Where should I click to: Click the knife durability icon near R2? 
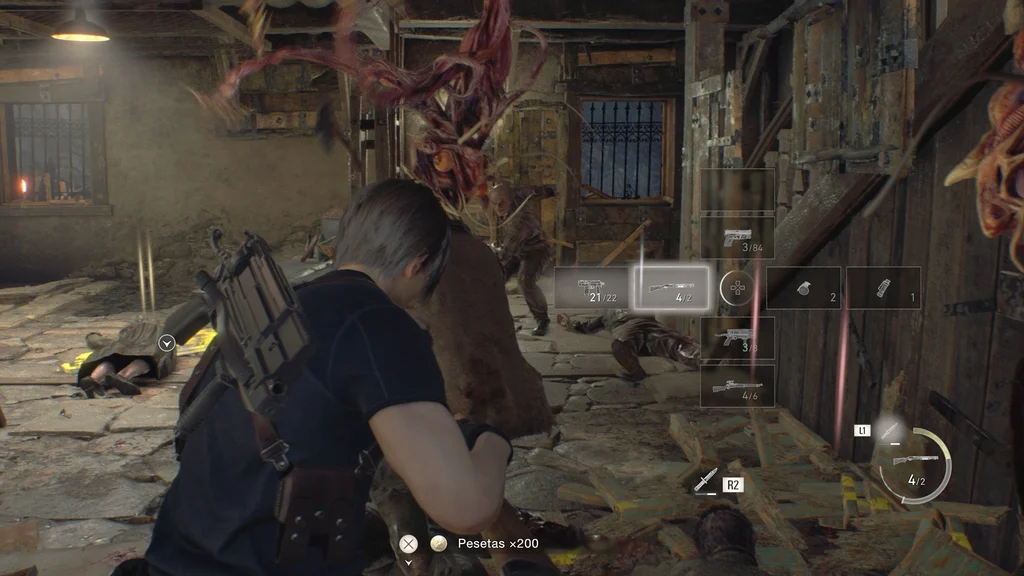(705, 481)
